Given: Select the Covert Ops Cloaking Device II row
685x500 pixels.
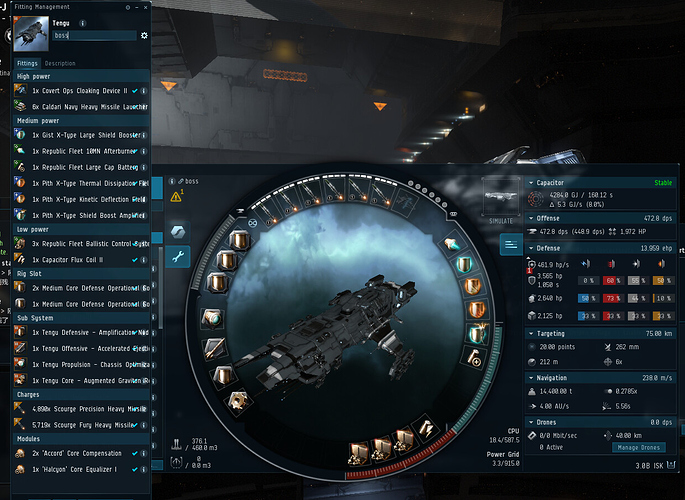Looking at the screenshot, I should [x=80, y=91].
